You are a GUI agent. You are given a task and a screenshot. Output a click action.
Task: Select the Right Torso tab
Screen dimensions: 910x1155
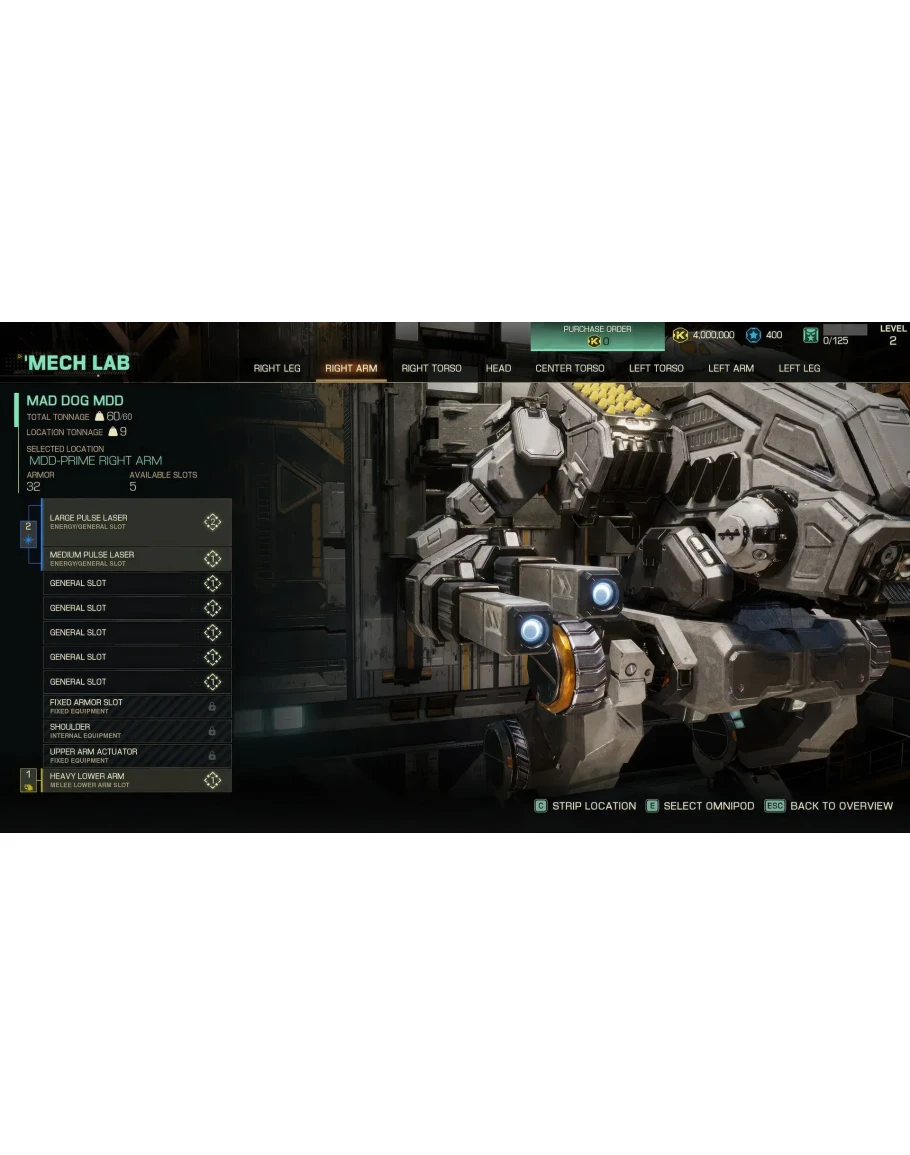[431, 369]
